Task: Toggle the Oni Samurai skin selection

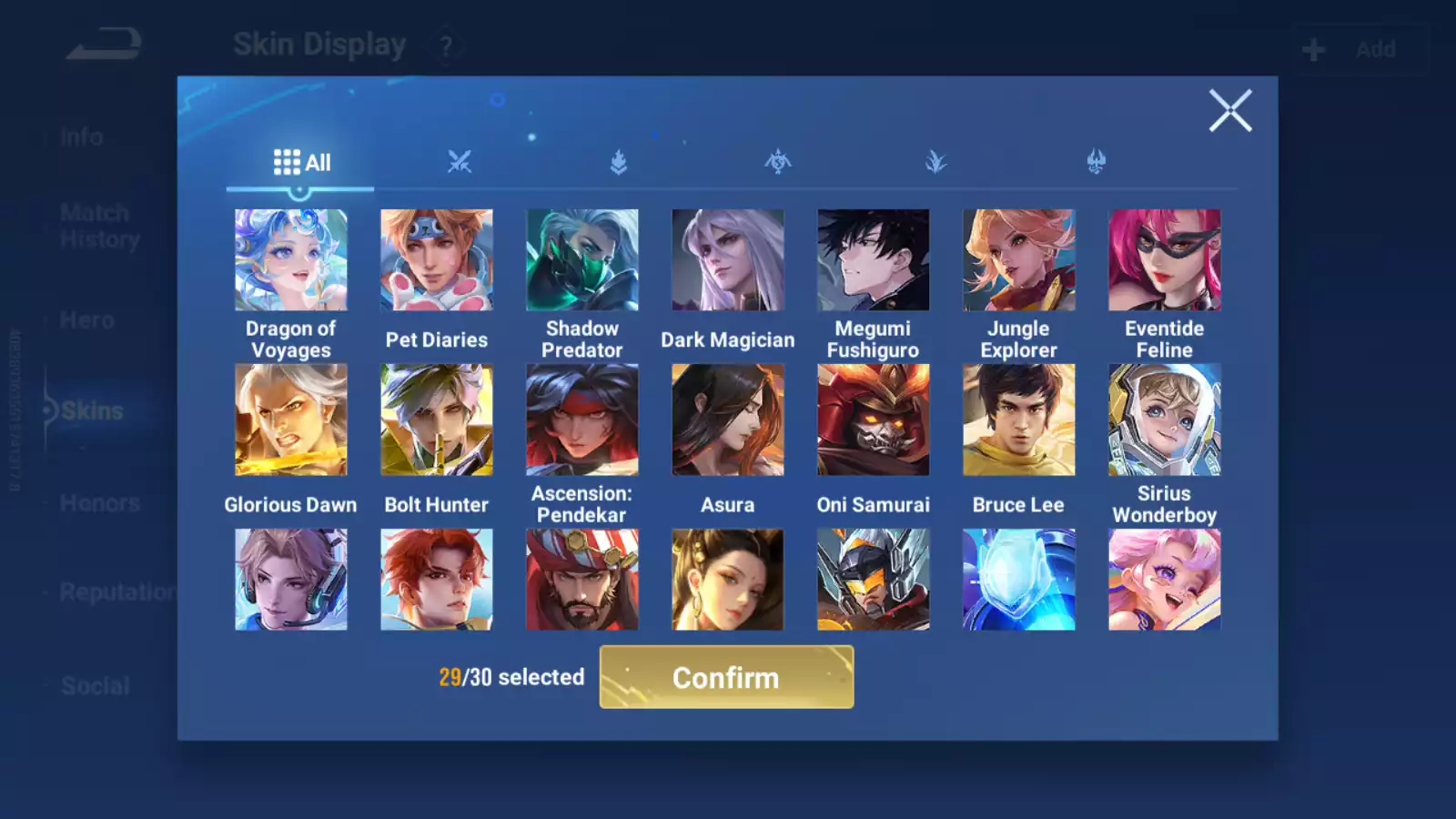Action: [873, 420]
